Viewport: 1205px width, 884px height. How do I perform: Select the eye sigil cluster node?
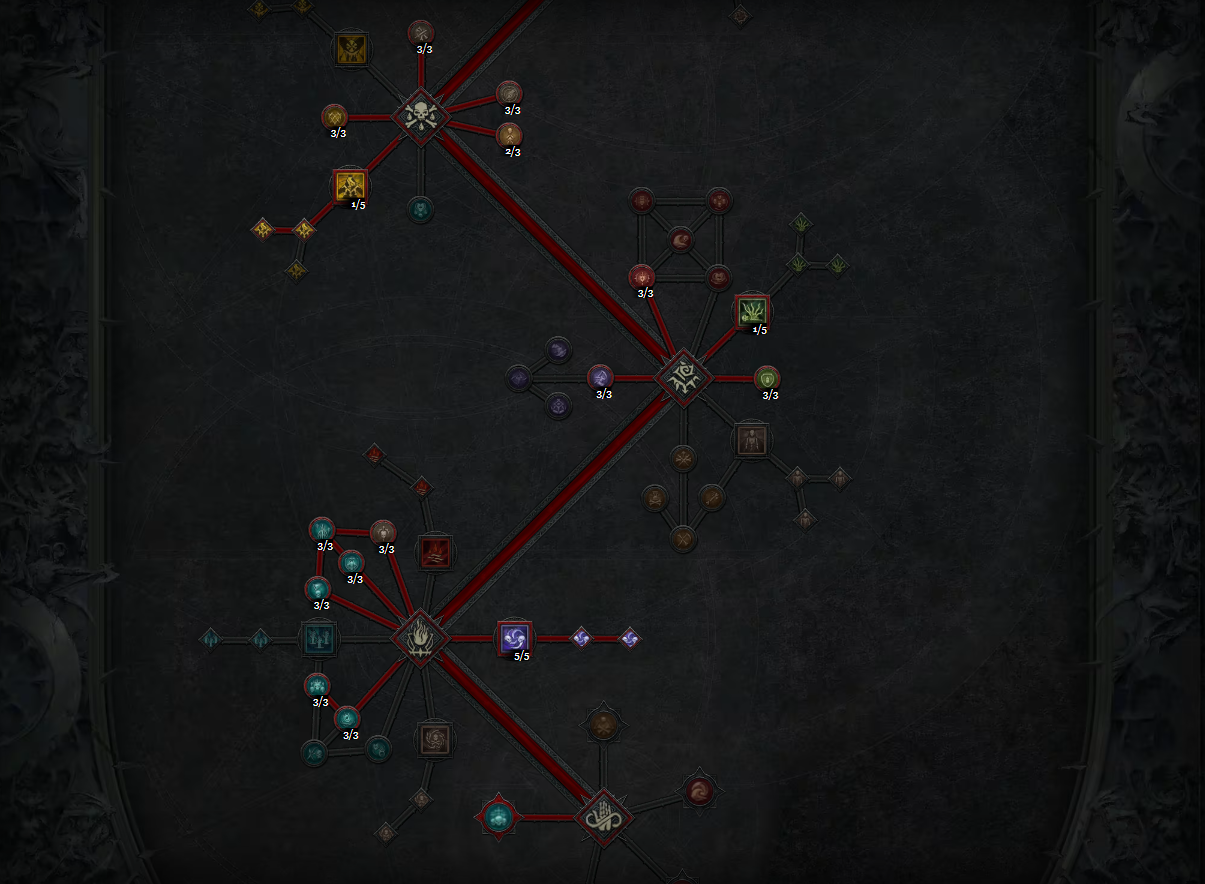tap(683, 378)
